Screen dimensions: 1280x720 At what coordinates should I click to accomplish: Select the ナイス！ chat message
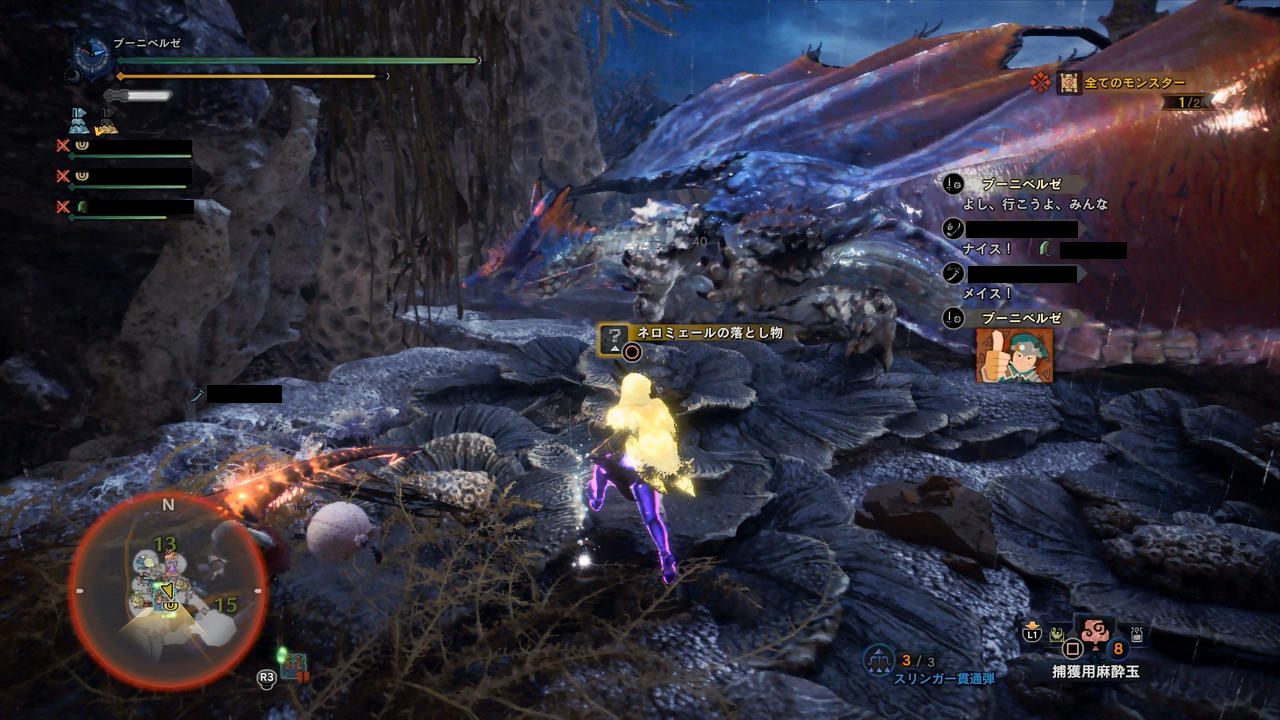coord(987,249)
